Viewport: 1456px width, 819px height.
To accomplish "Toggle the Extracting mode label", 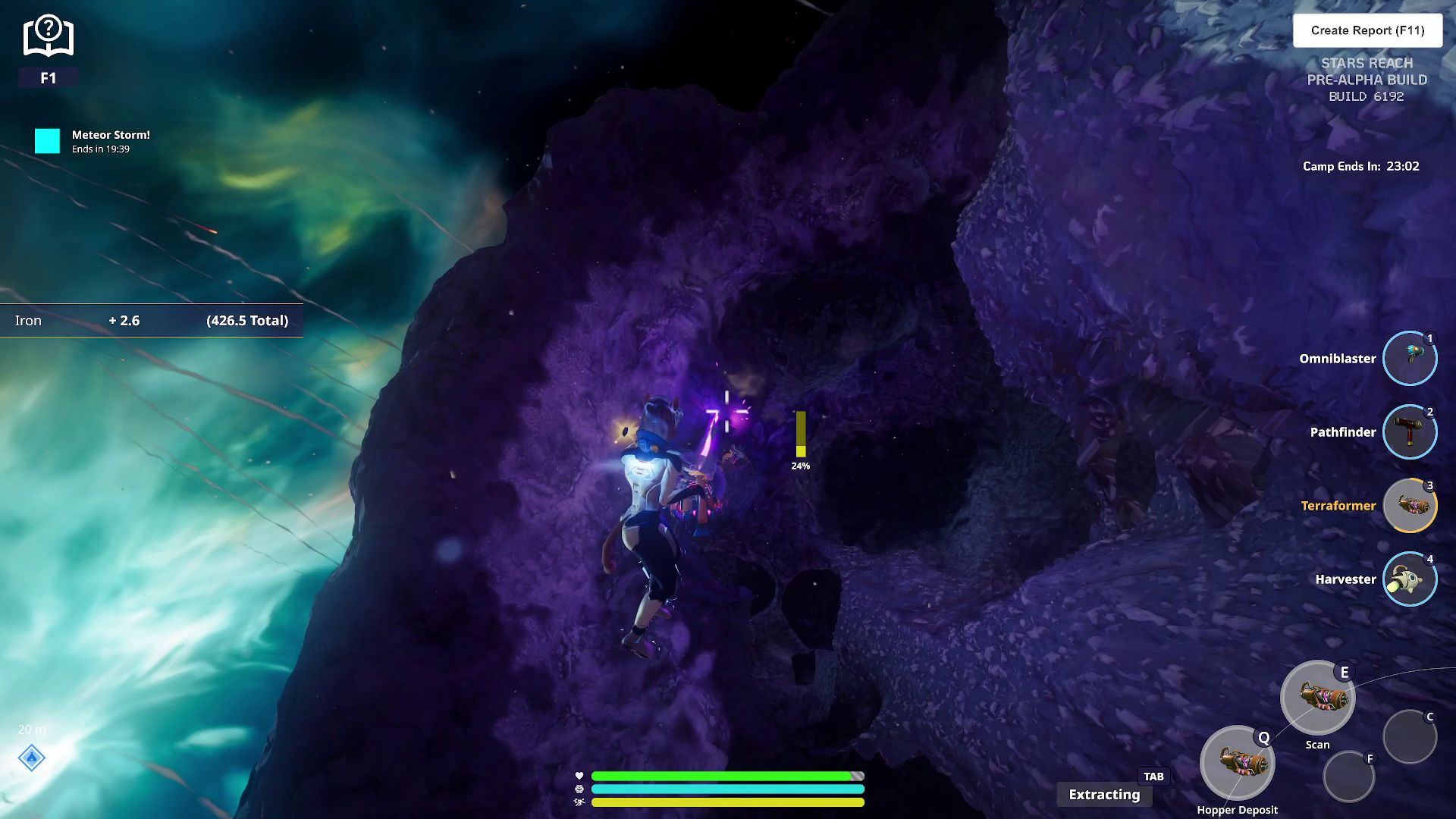I will 1104,794.
